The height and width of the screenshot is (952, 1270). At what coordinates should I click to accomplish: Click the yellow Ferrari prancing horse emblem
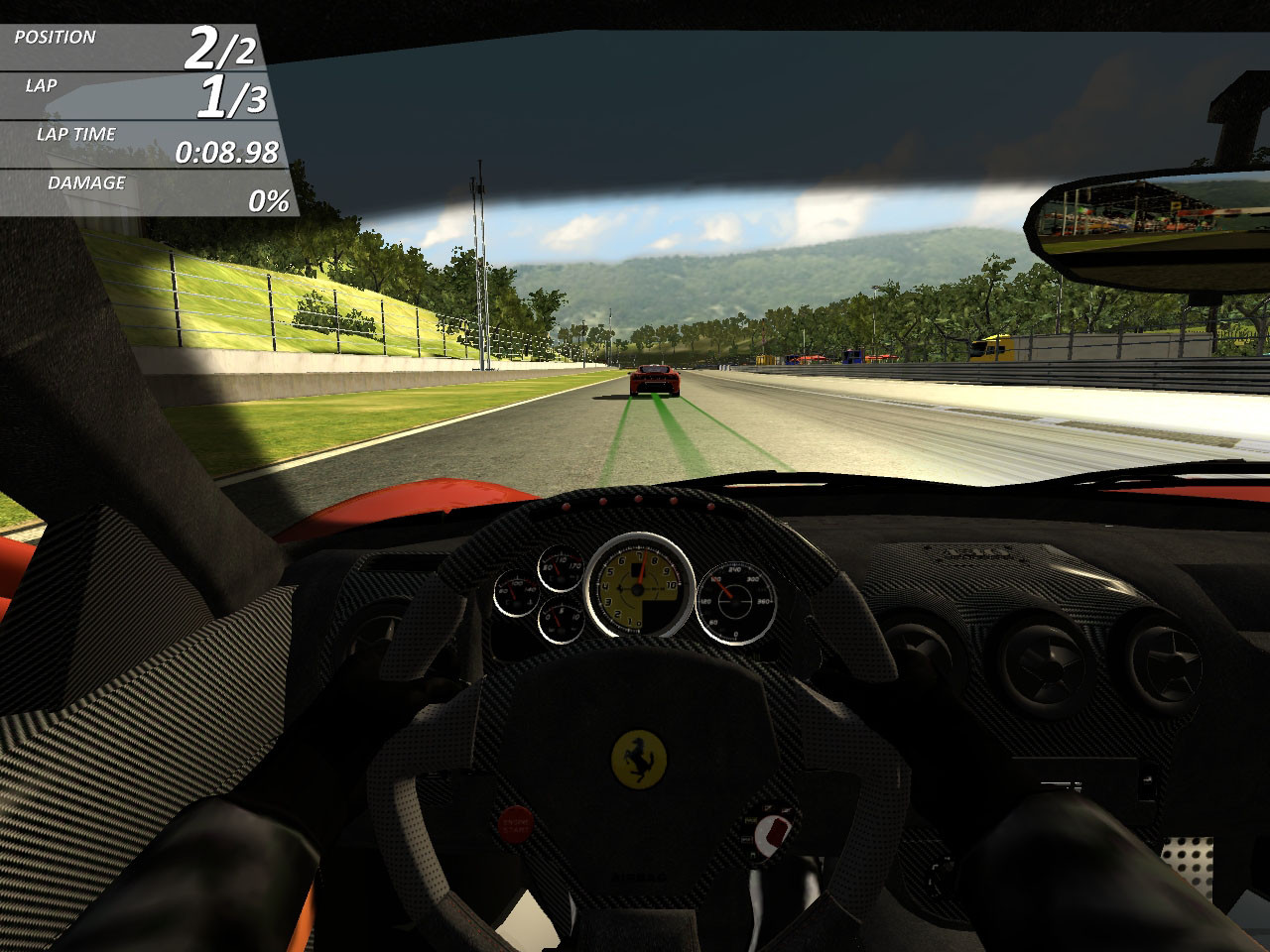(640, 759)
